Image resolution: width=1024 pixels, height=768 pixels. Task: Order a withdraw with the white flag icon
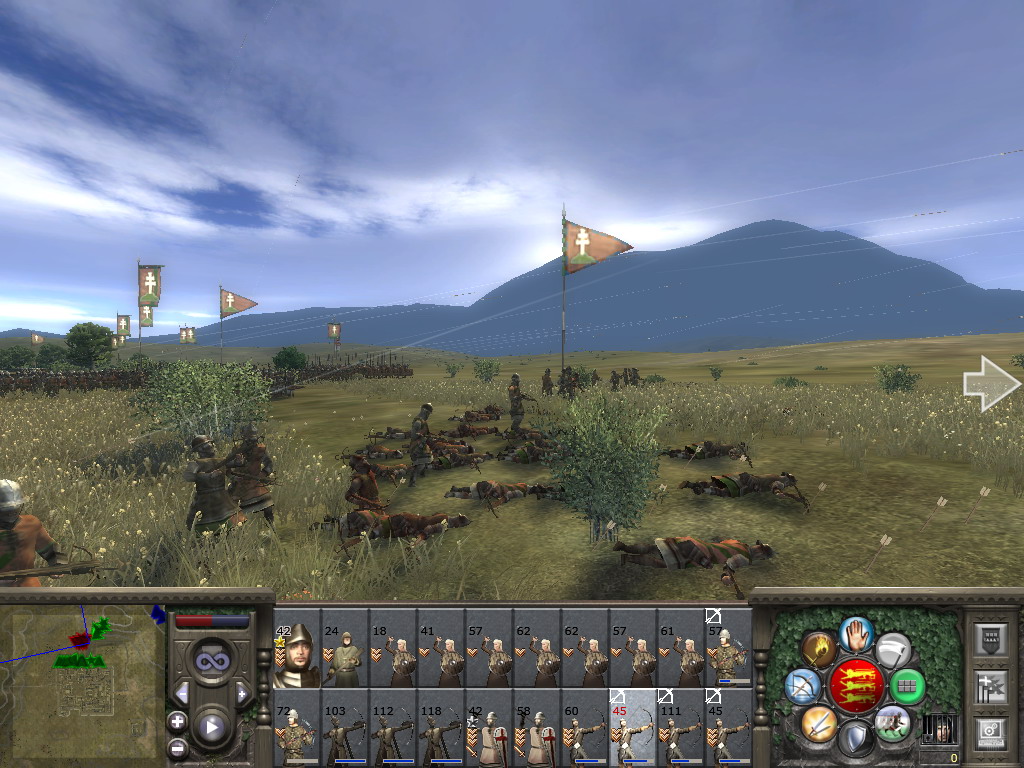click(x=893, y=649)
